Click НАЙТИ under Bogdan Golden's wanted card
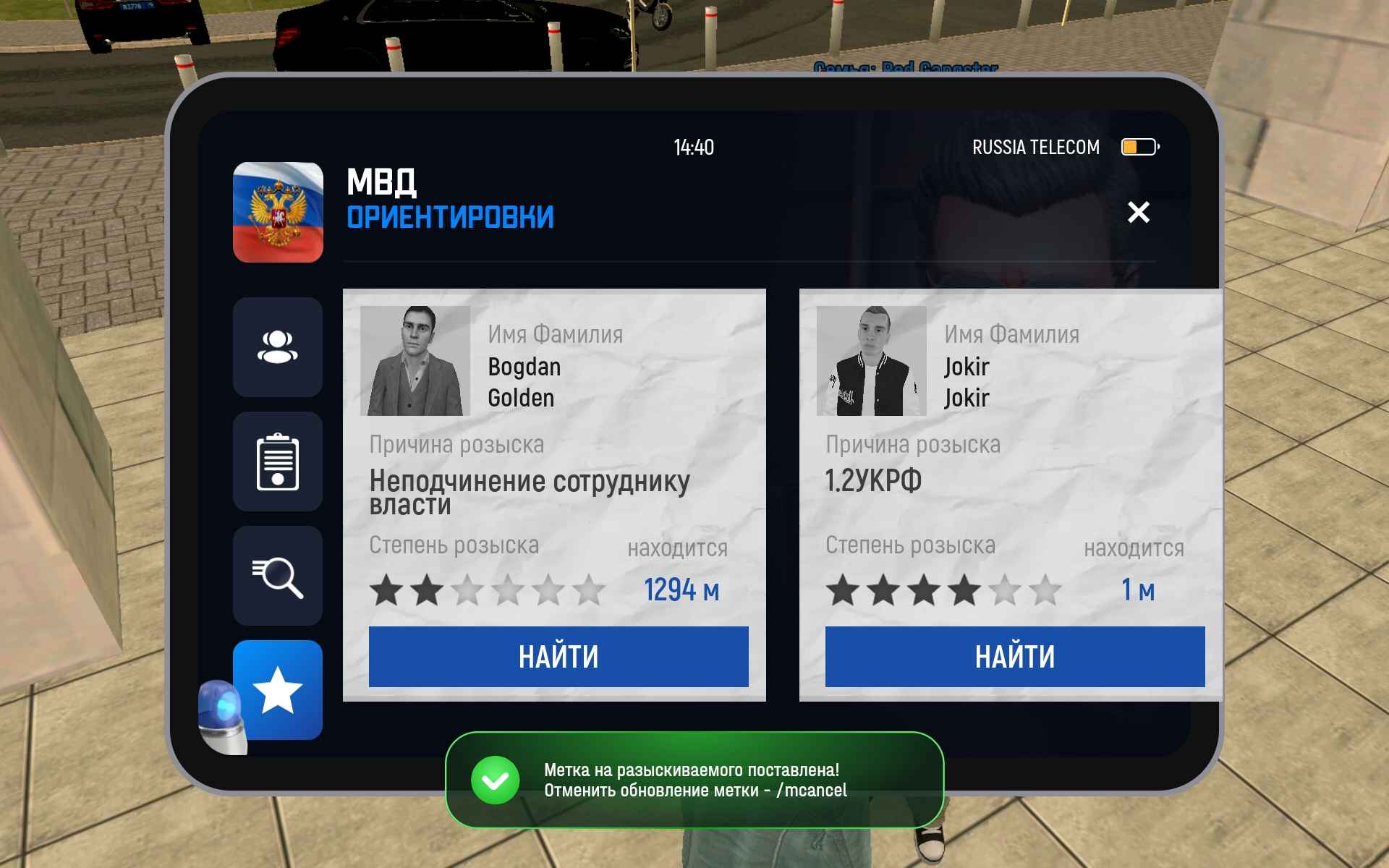Viewport: 1389px width, 868px height. pos(558,657)
